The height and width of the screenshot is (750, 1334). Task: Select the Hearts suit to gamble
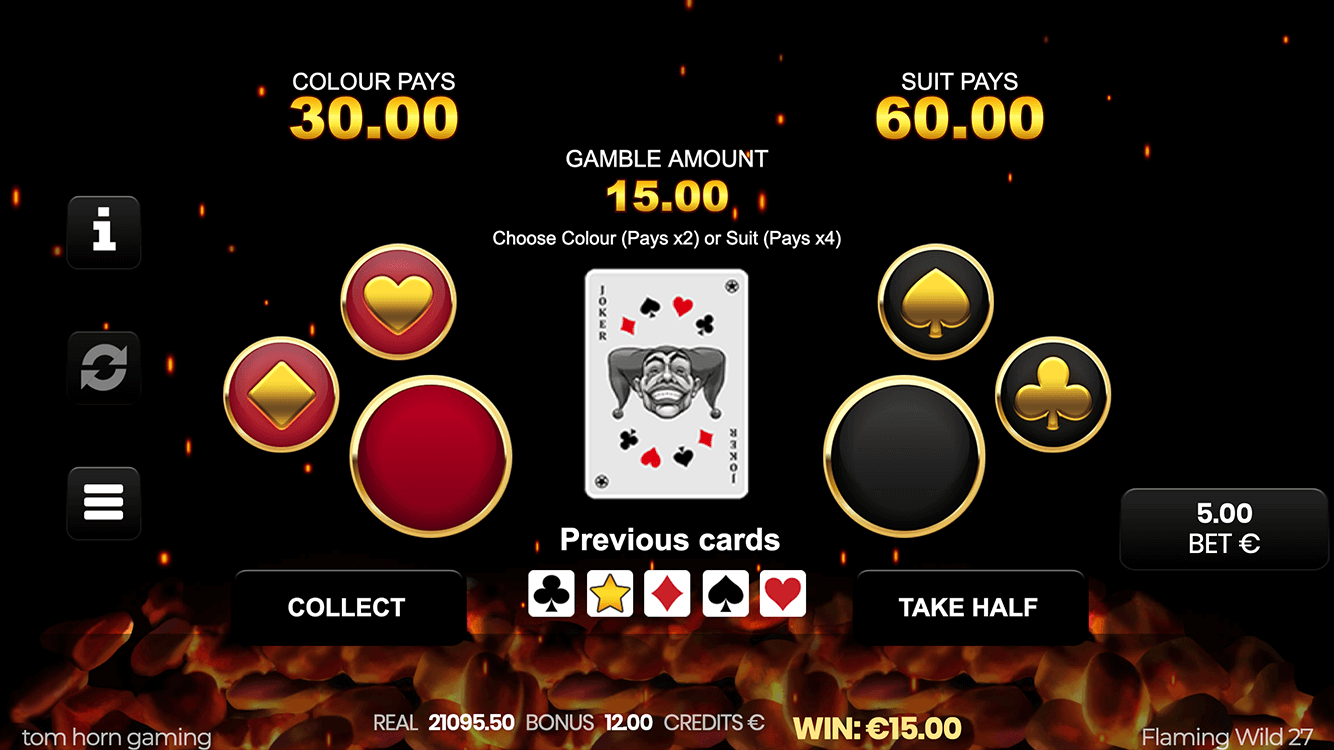[398, 301]
